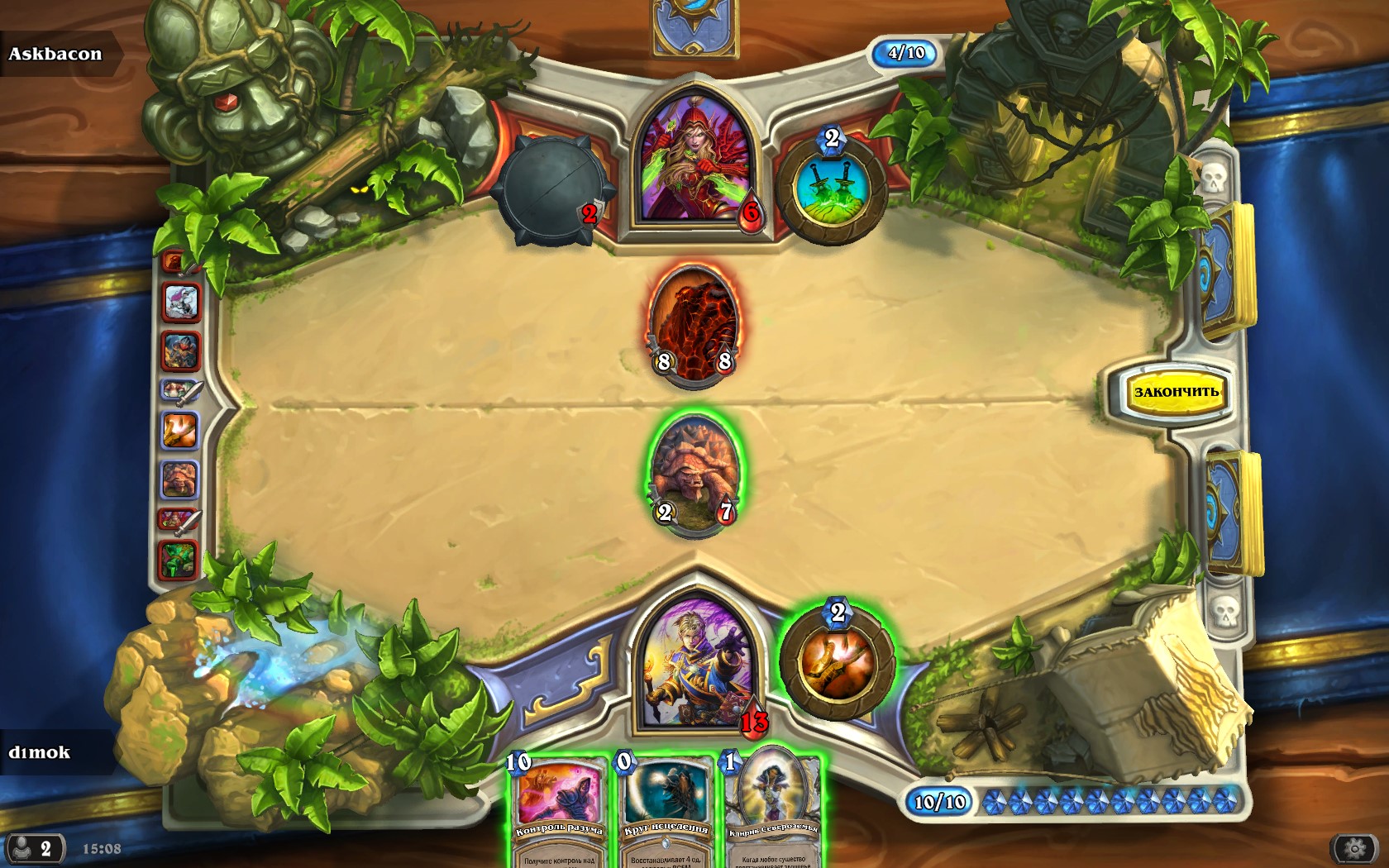Screen dimensions: 1389x868
Task: Inspect your deck of cards
Action: click(x=1232, y=513)
